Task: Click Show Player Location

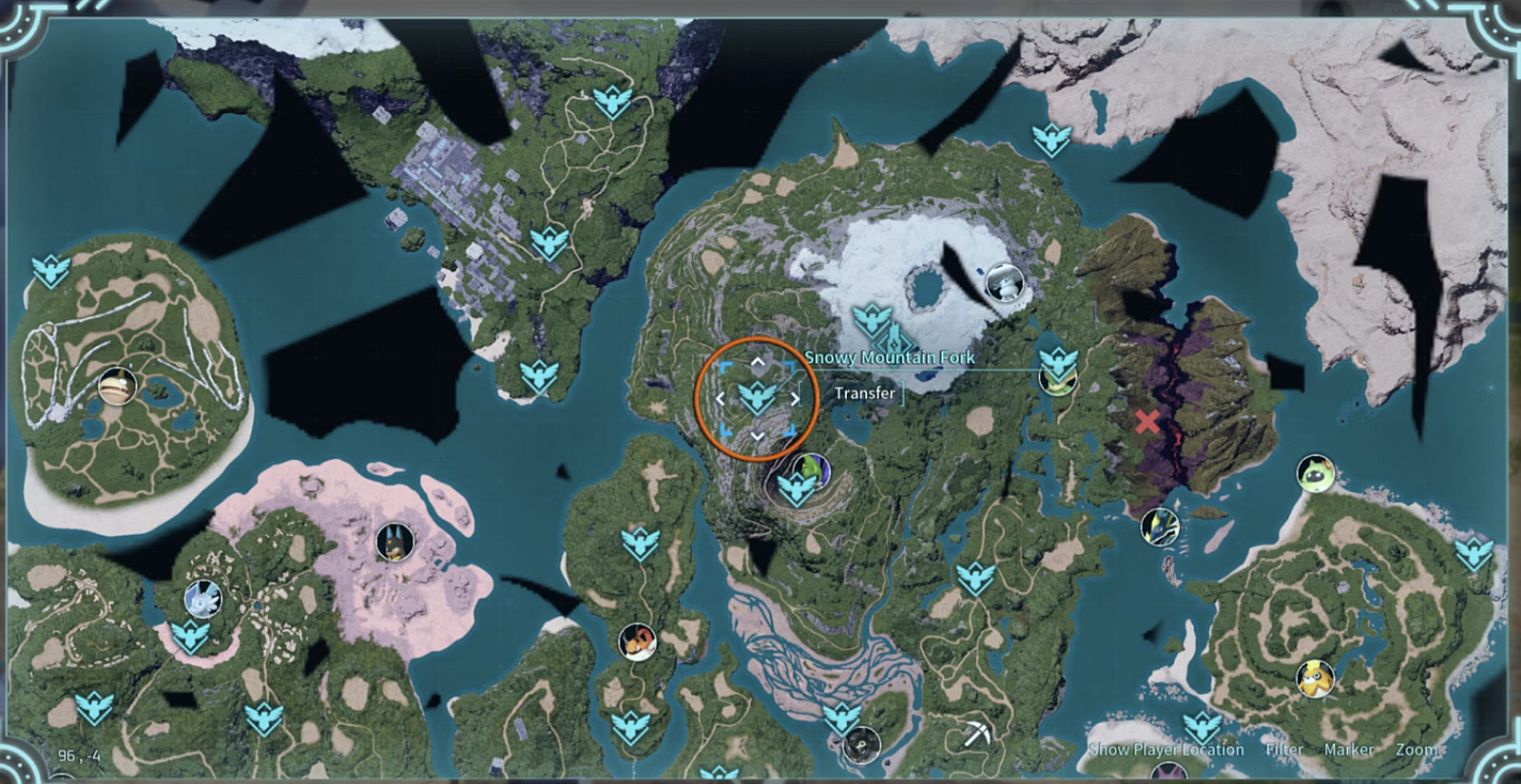Action: [x=1166, y=750]
